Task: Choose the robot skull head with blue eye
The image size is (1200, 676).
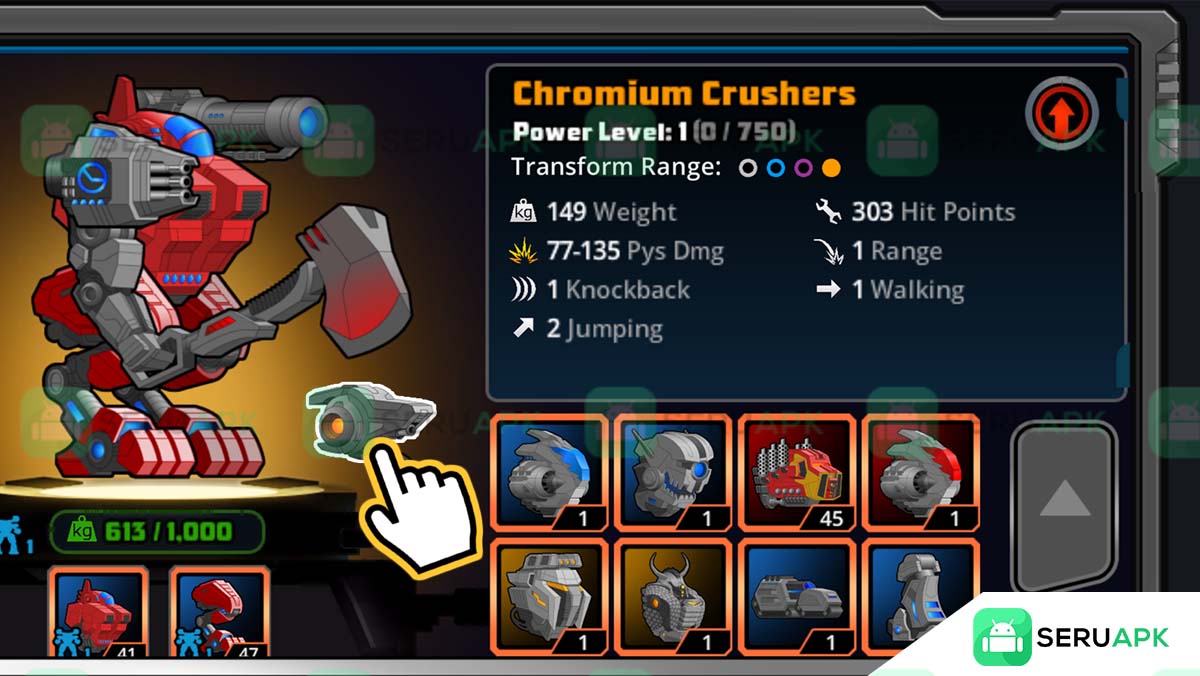Action: pos(673,472)
